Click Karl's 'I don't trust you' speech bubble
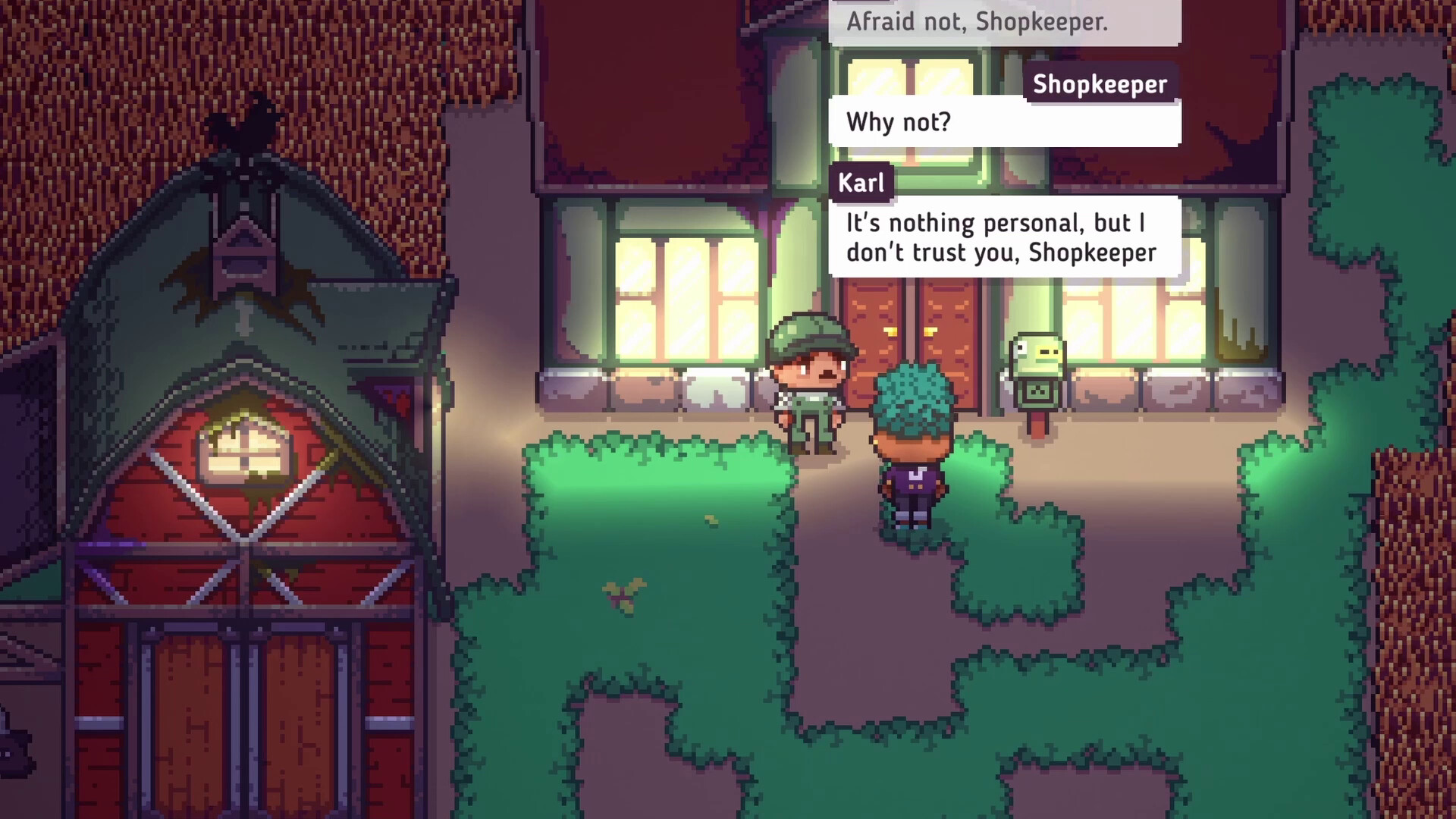 coord(1005,237)
